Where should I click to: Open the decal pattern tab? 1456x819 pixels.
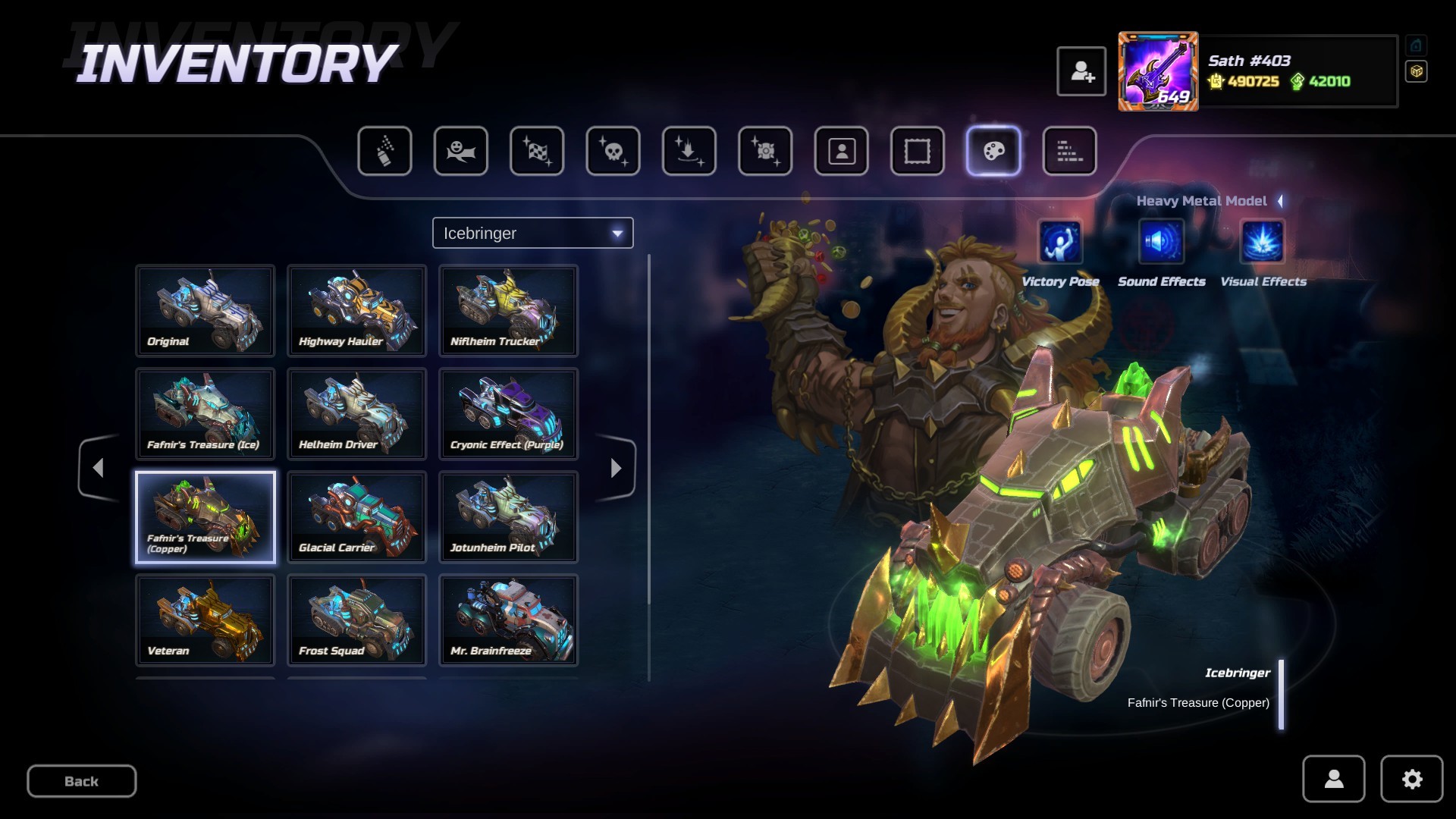1069,151
